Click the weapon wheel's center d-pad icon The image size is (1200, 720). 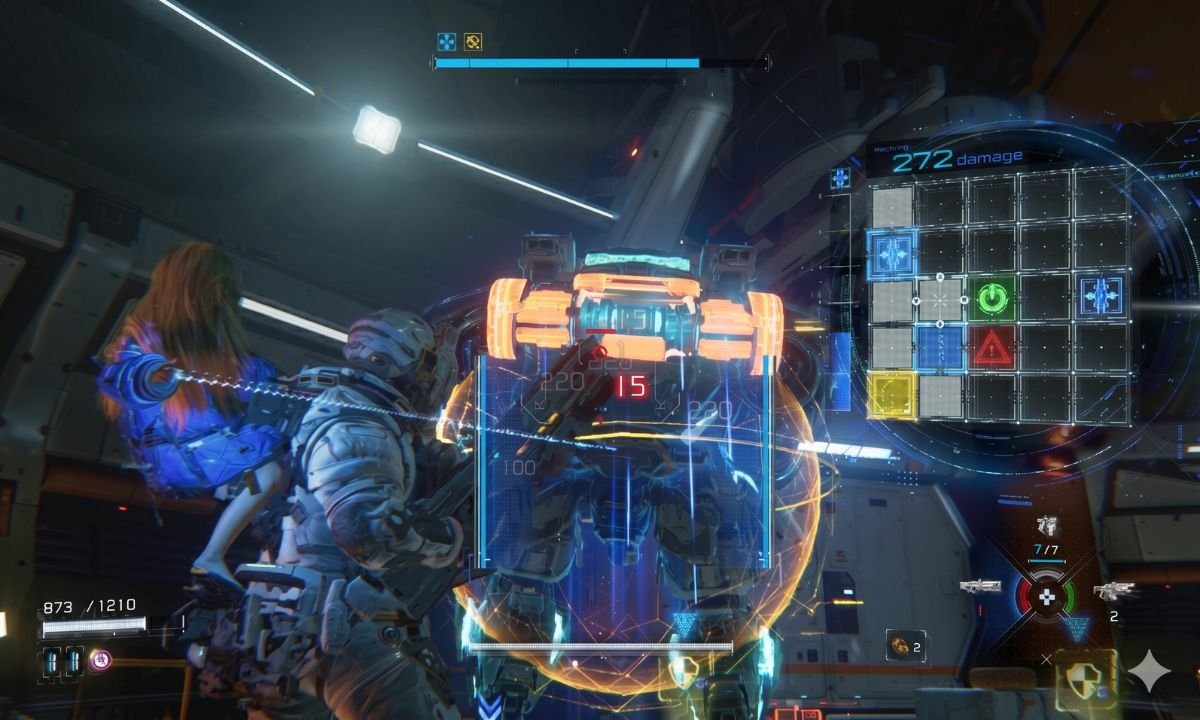pyautogui.click(x=1047, y=597)
